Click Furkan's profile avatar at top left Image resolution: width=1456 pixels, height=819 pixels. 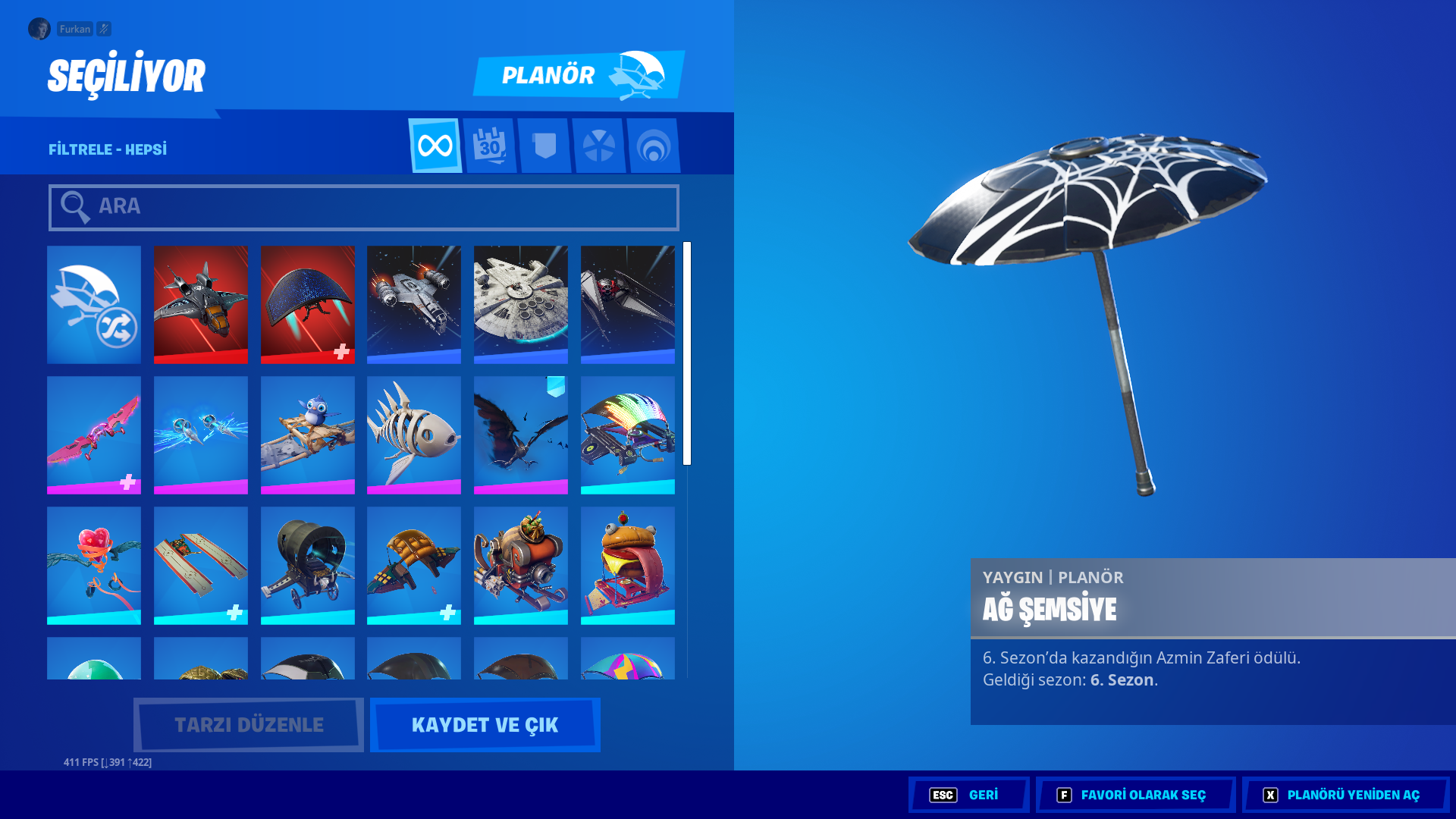[x=39, y=29]
